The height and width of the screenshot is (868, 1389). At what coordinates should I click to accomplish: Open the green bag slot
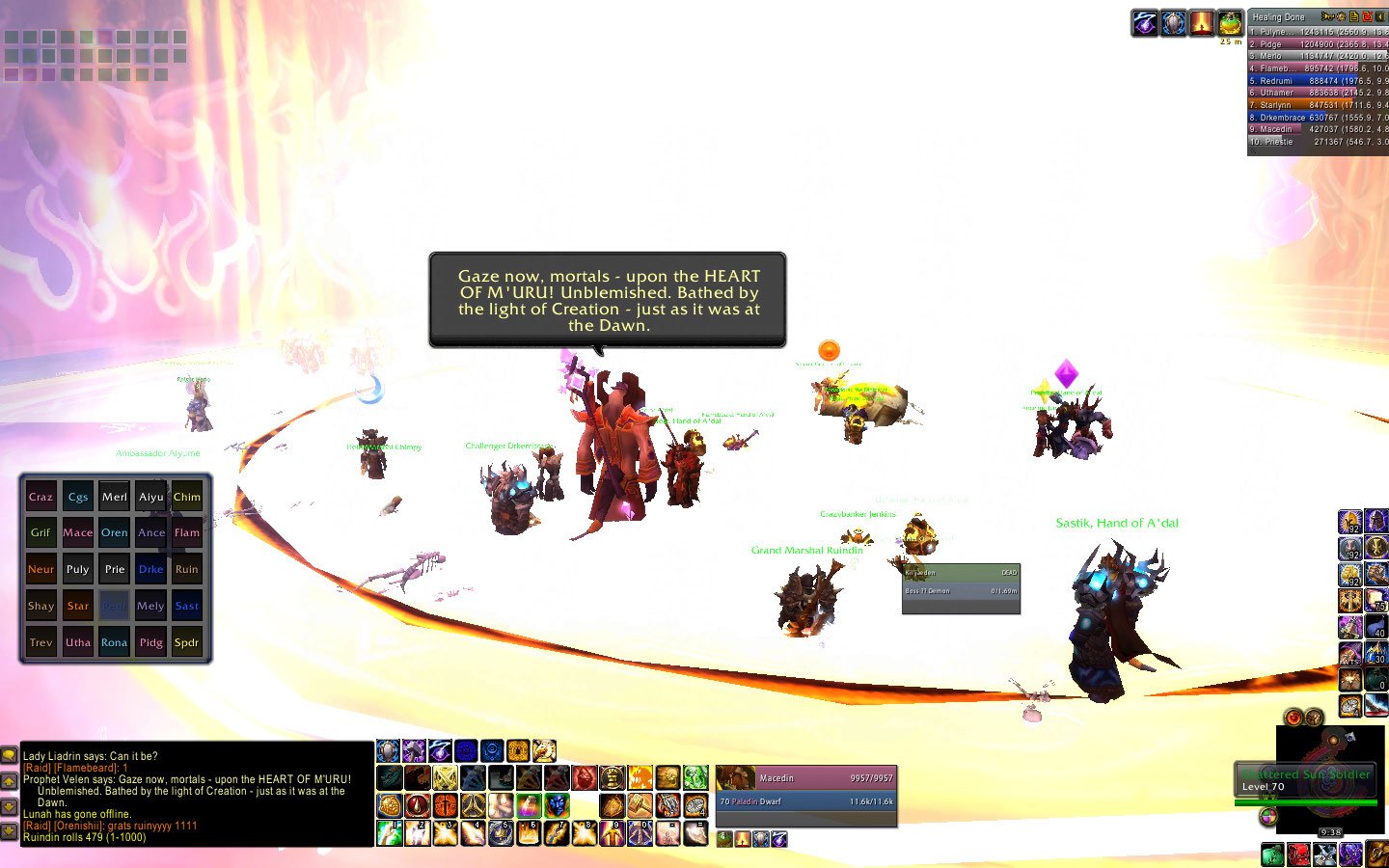click(1272, 854)
